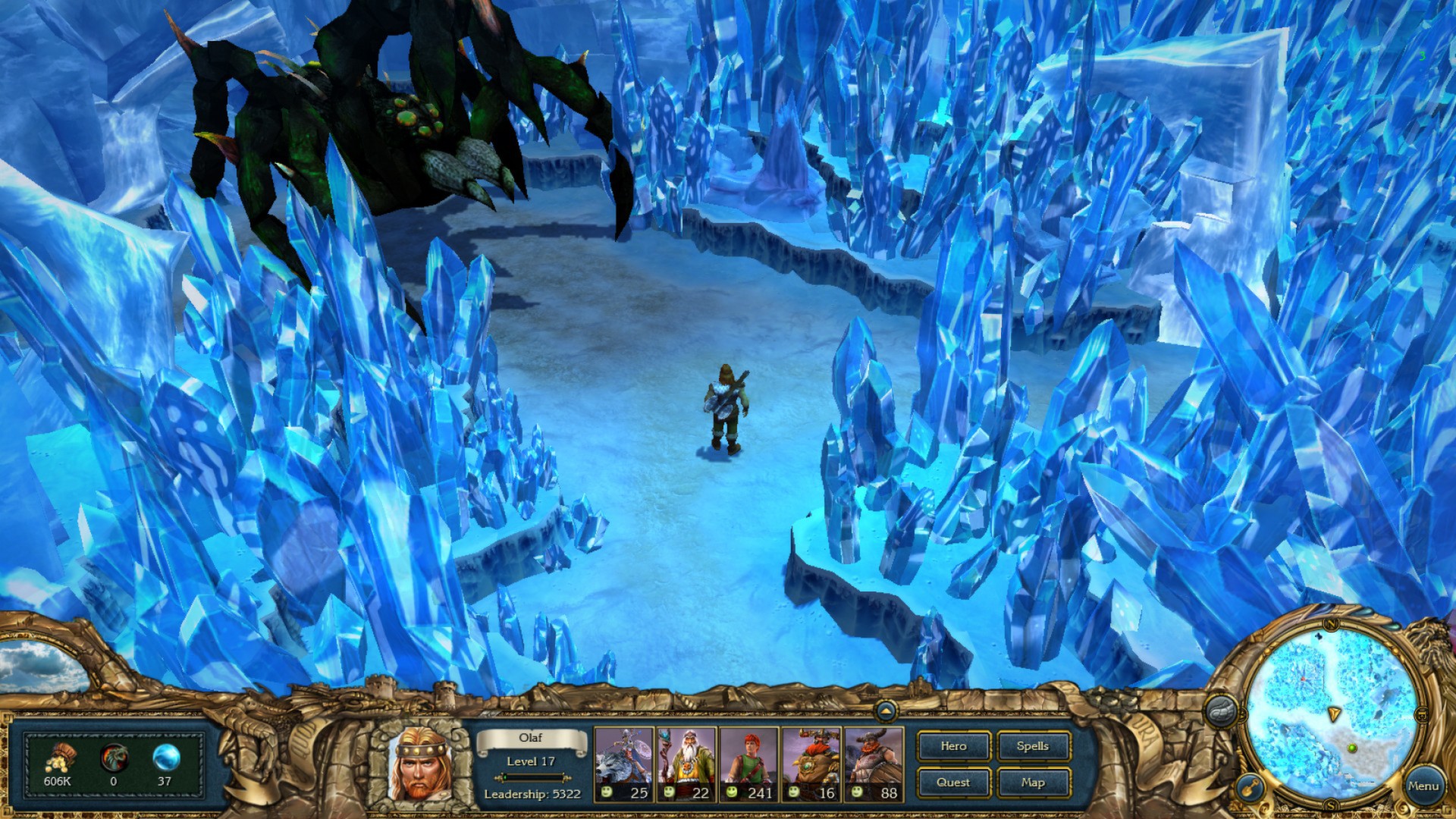Collapse the troop panel with the up arrow

click(885, 711)
